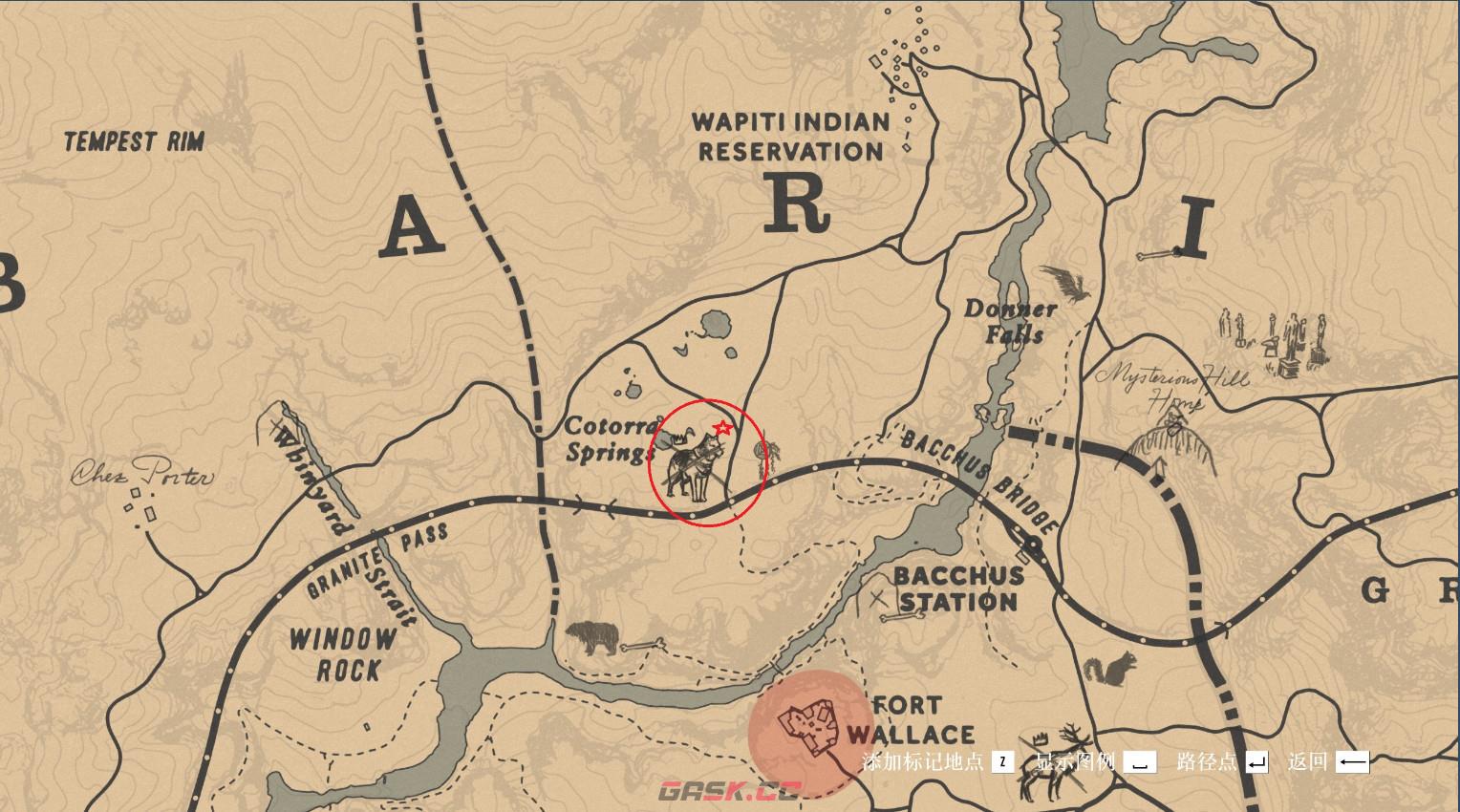Click the Chez Porter buildings marker

[x=143, y=504]
